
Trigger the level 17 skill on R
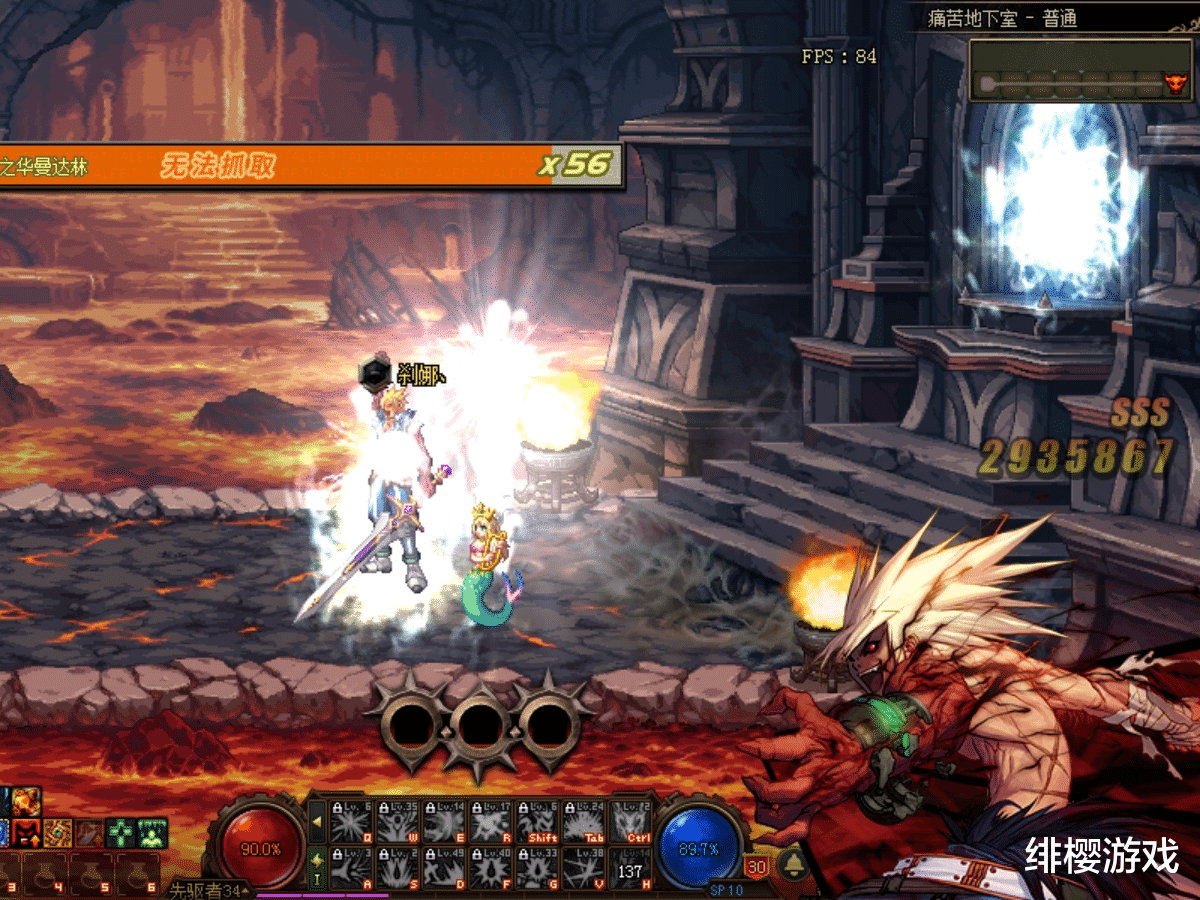click(492, 822)
